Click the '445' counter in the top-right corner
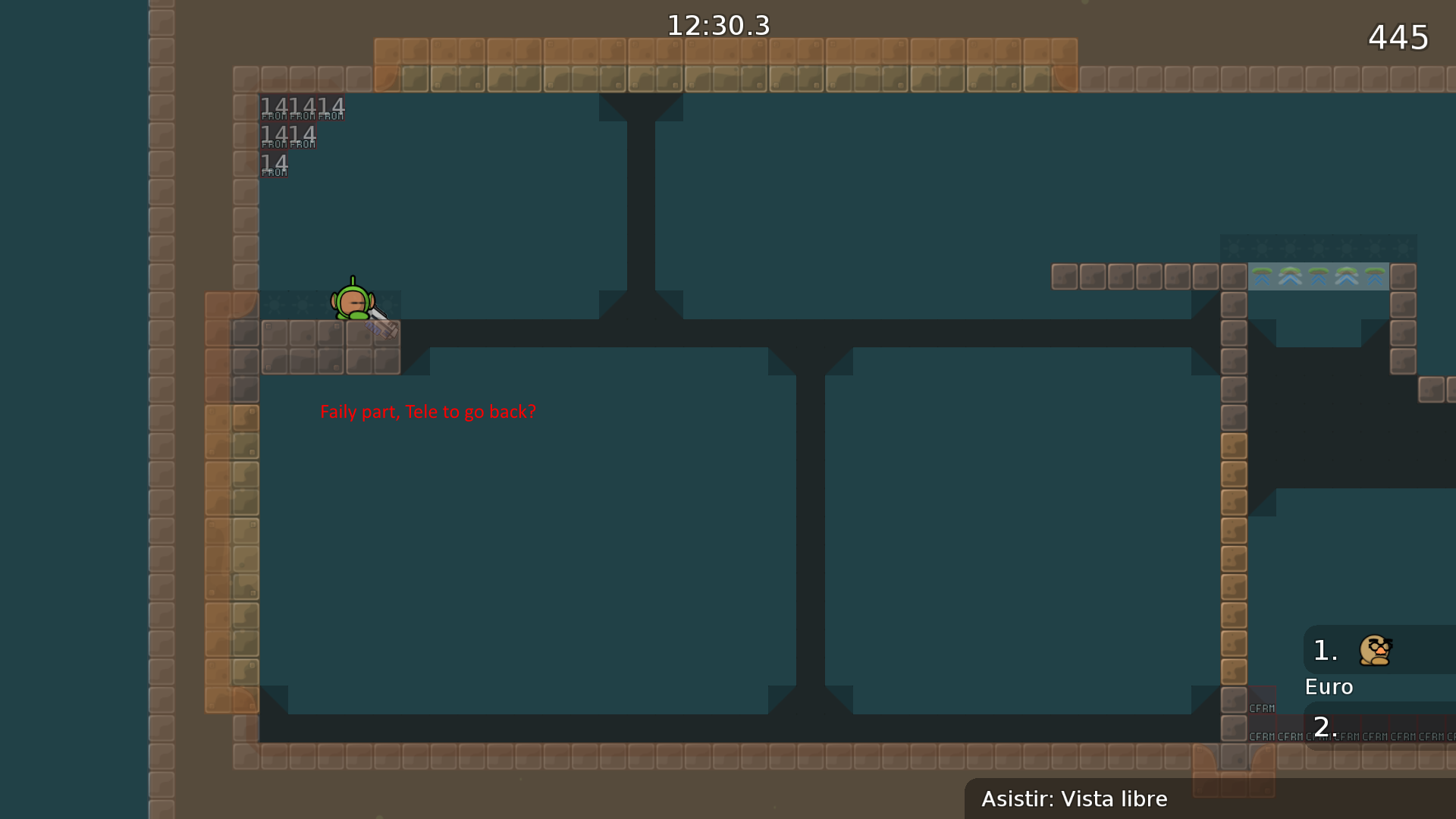 (x=1398, y=36)
